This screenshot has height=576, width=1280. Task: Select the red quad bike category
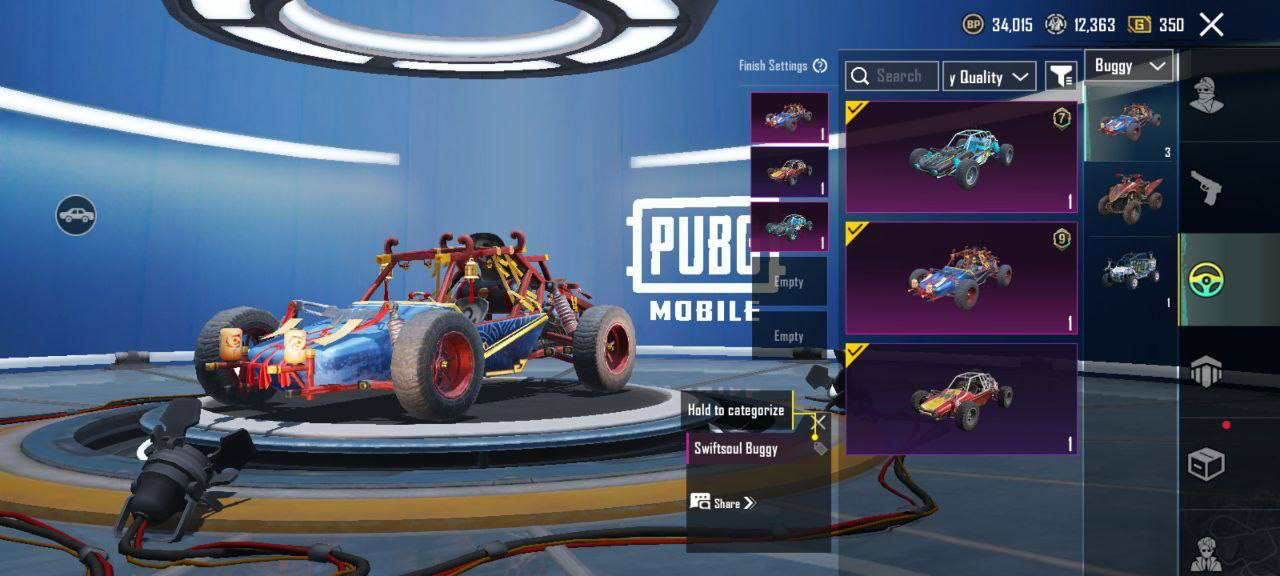coord(1130,197)
